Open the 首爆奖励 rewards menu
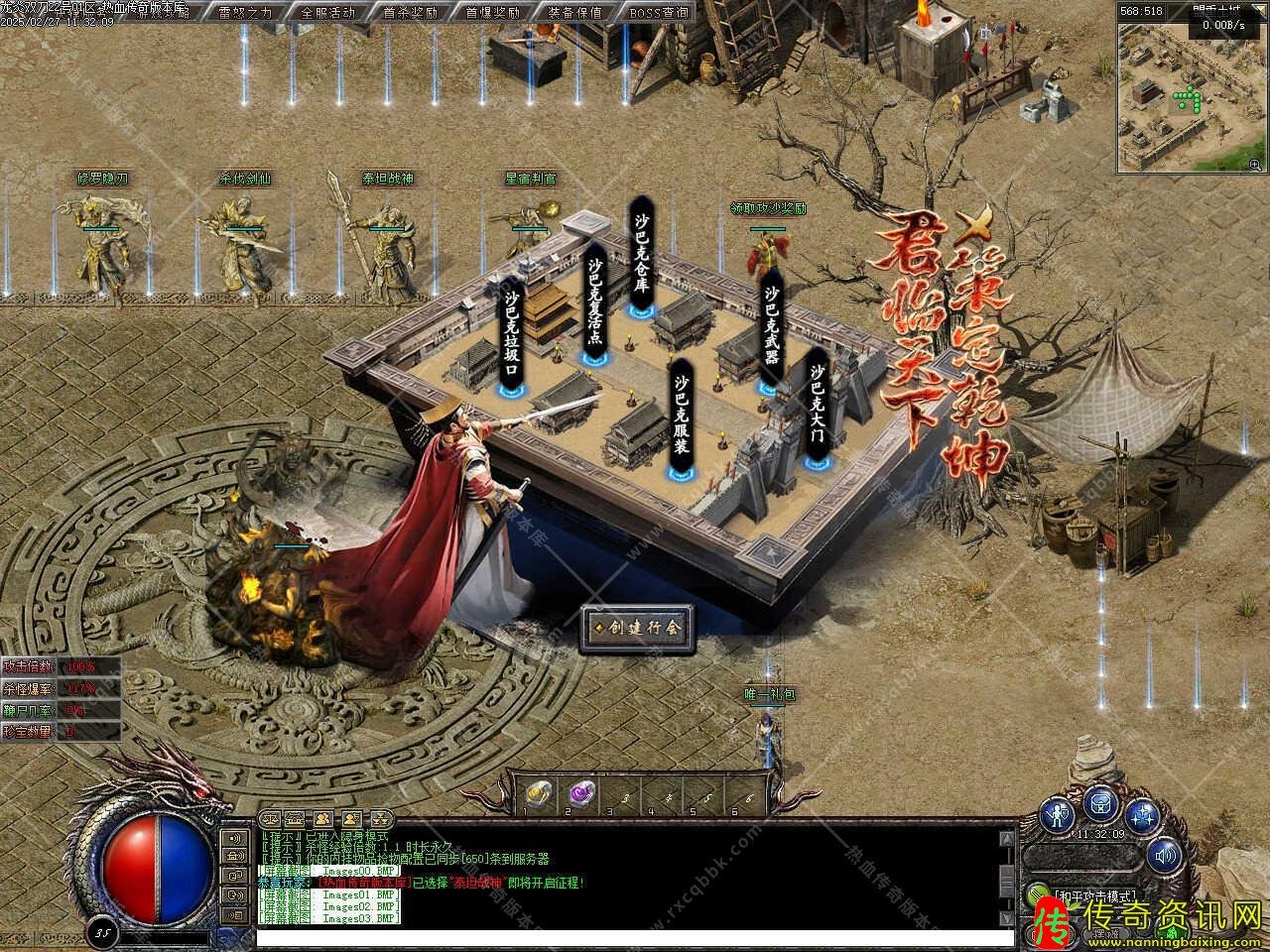This screenshot has width=1270, height=952. click(x=492, y=13)
